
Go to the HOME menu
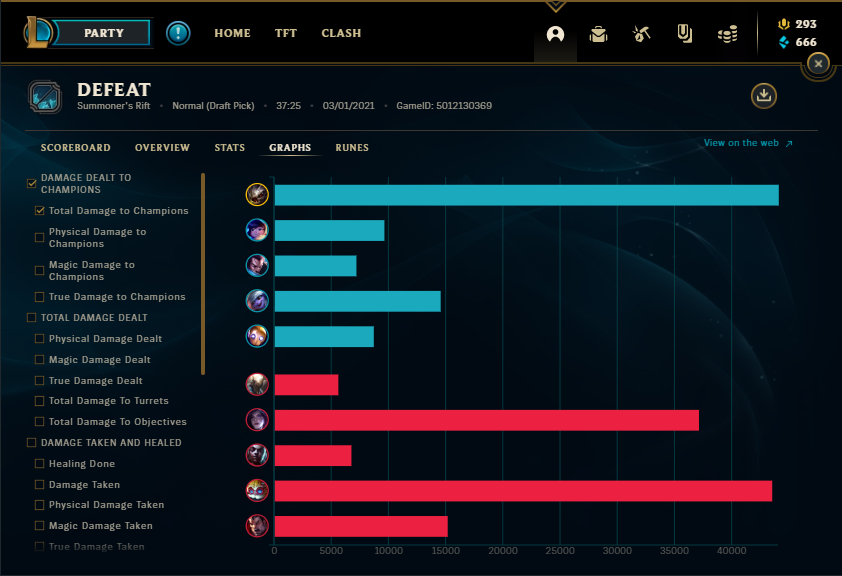click(x=232, y=33)
